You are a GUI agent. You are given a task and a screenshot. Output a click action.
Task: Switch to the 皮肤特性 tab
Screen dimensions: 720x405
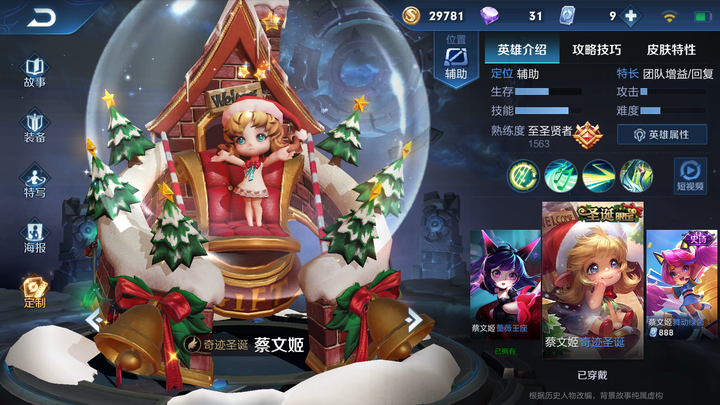(670, 49)
